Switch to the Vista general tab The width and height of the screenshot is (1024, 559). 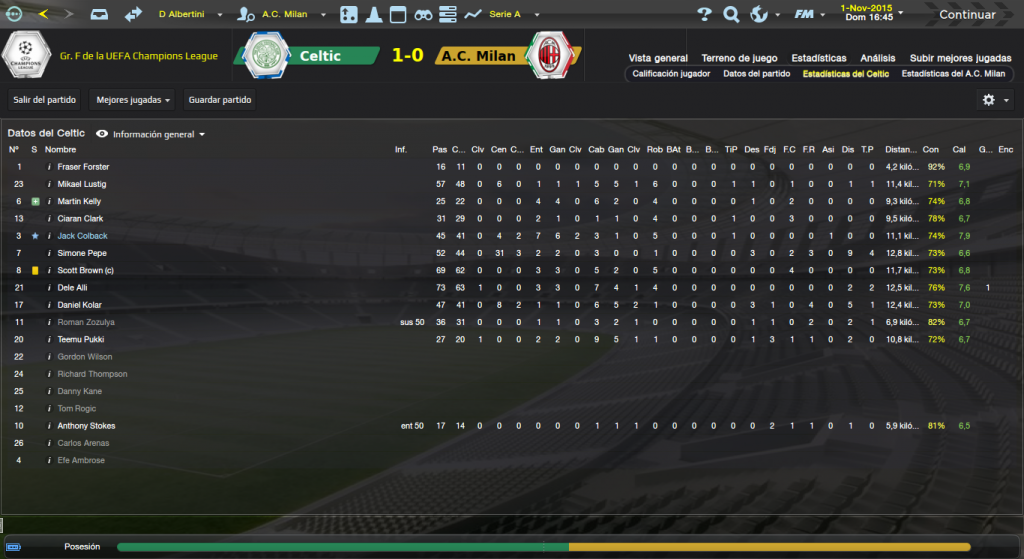coord(658,58)
